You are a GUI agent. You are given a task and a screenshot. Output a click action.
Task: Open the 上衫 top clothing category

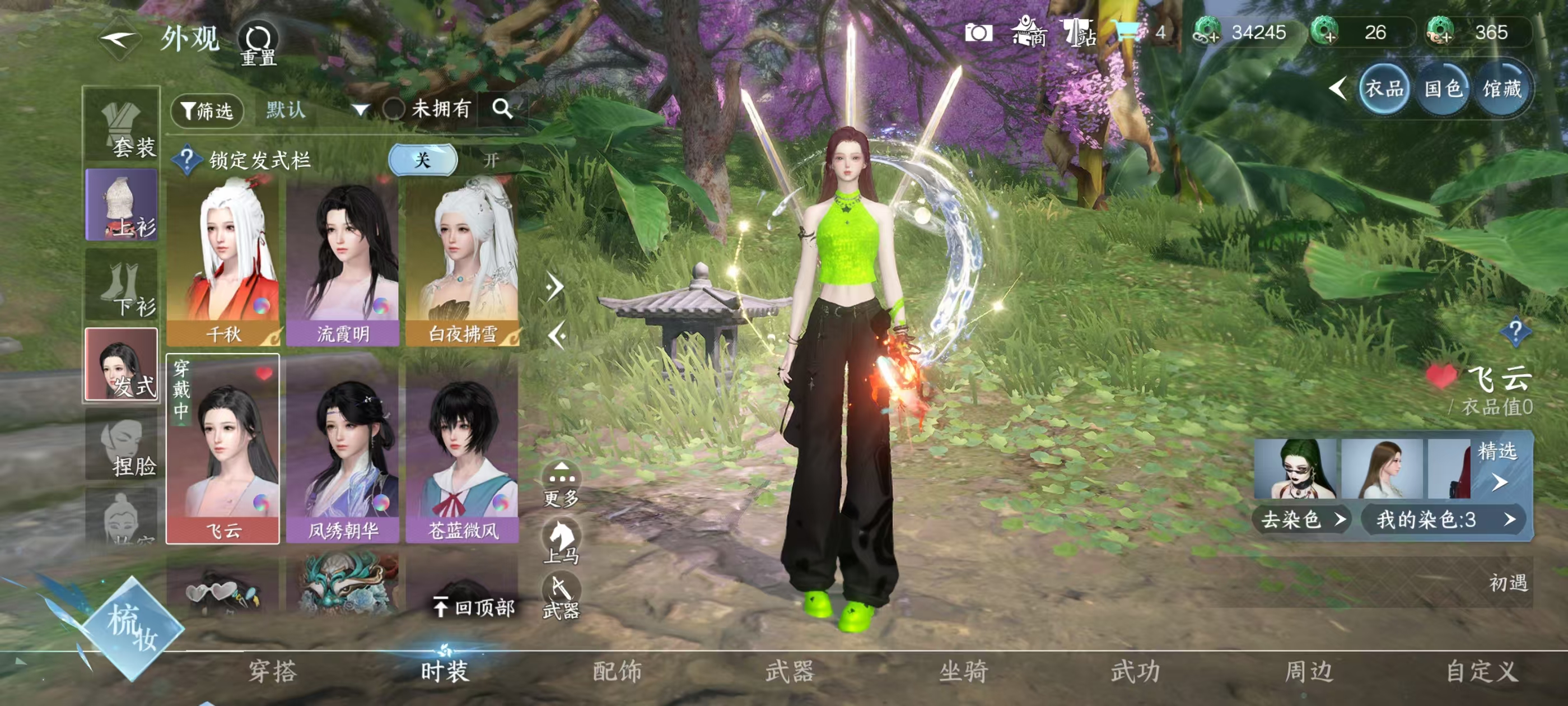pos(122,205)
